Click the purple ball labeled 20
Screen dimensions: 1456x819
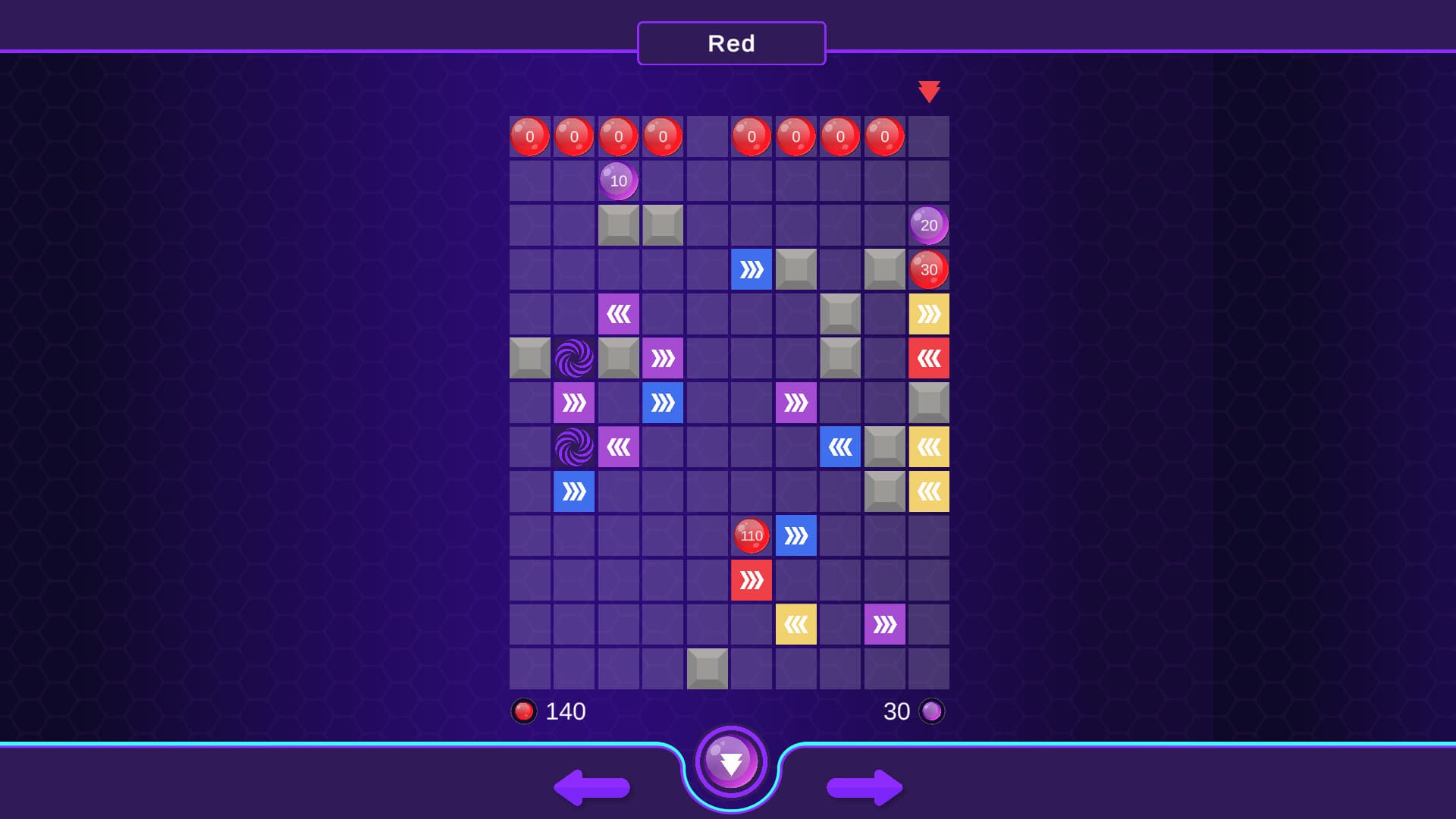(928, 224)
